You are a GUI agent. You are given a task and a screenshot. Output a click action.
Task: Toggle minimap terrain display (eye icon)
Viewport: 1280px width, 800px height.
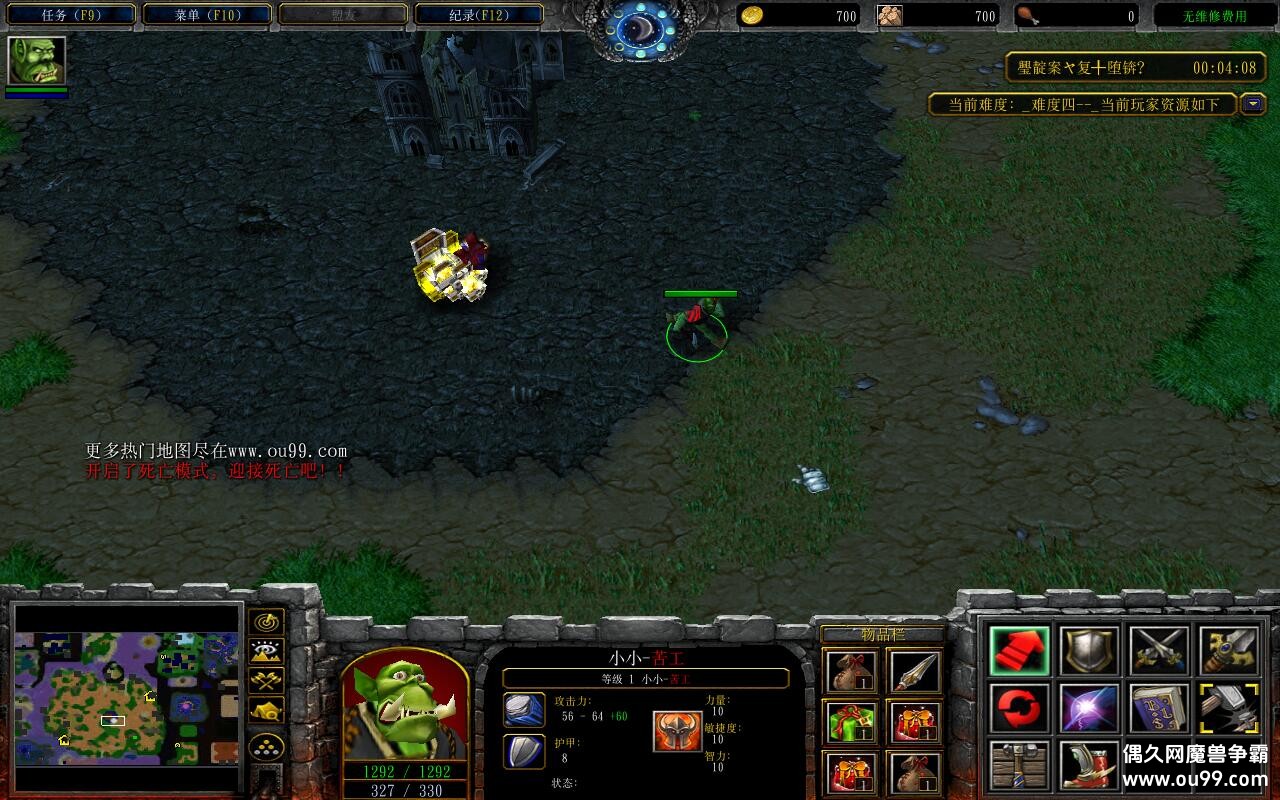[x=266, y=652]
